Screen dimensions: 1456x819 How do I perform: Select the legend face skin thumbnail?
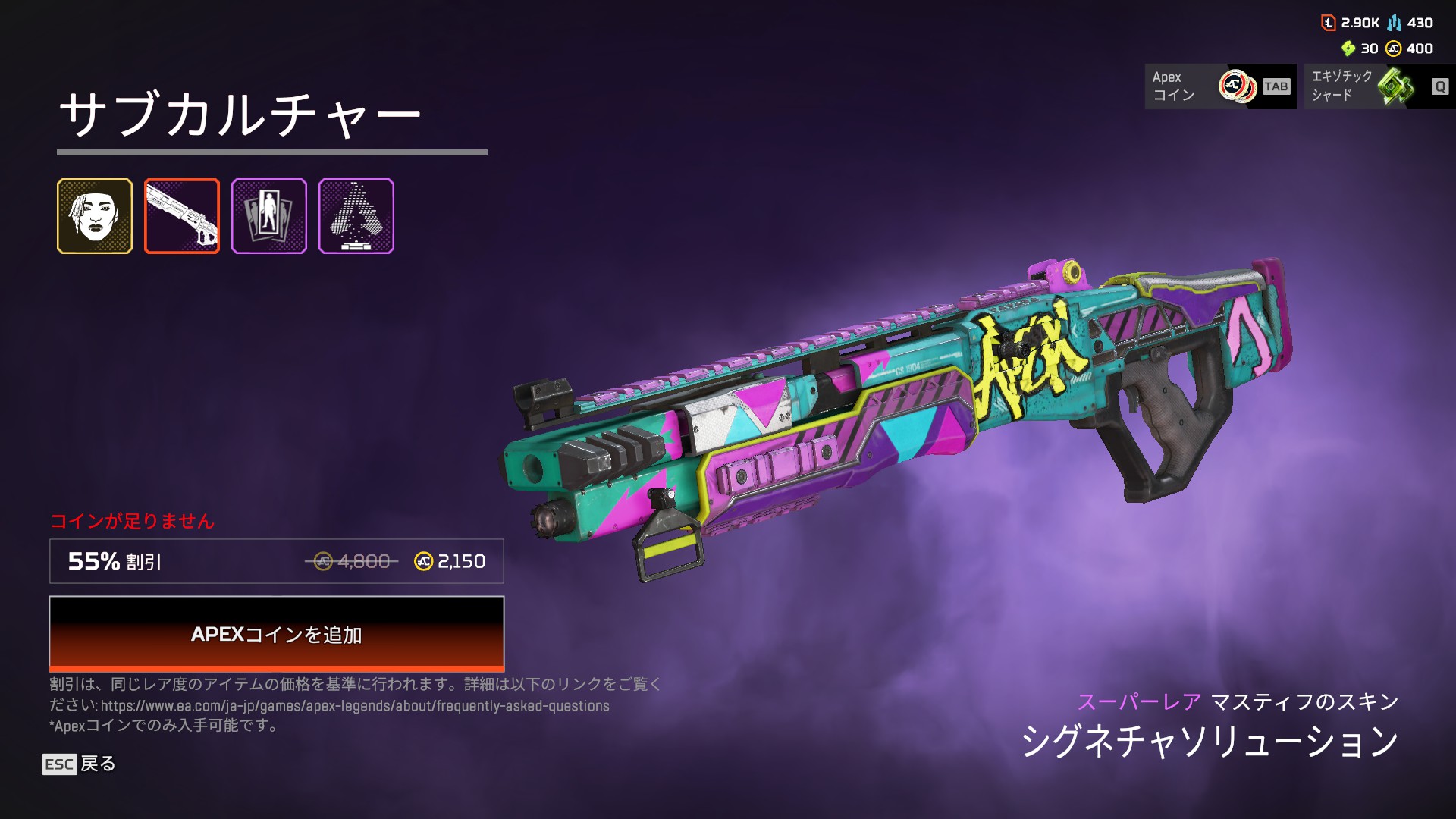95,216
